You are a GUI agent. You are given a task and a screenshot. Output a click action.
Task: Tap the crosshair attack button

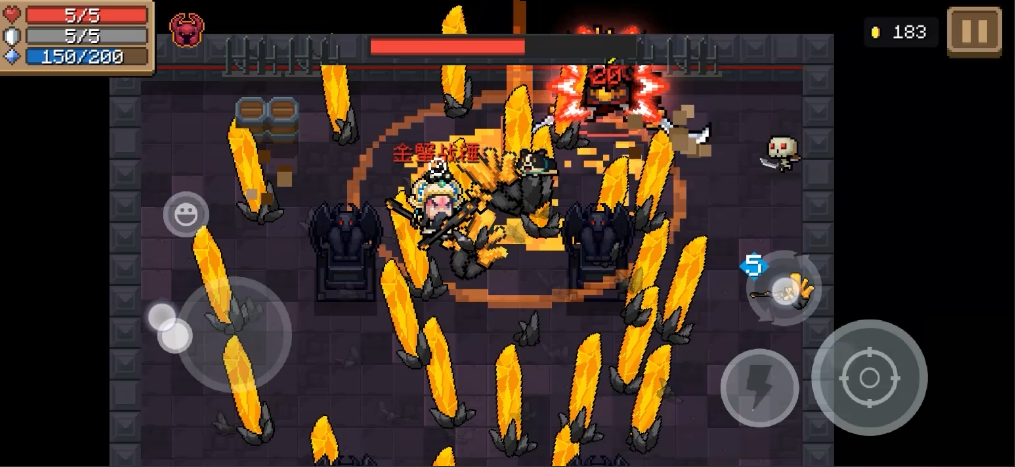click(x=868, y=377)
